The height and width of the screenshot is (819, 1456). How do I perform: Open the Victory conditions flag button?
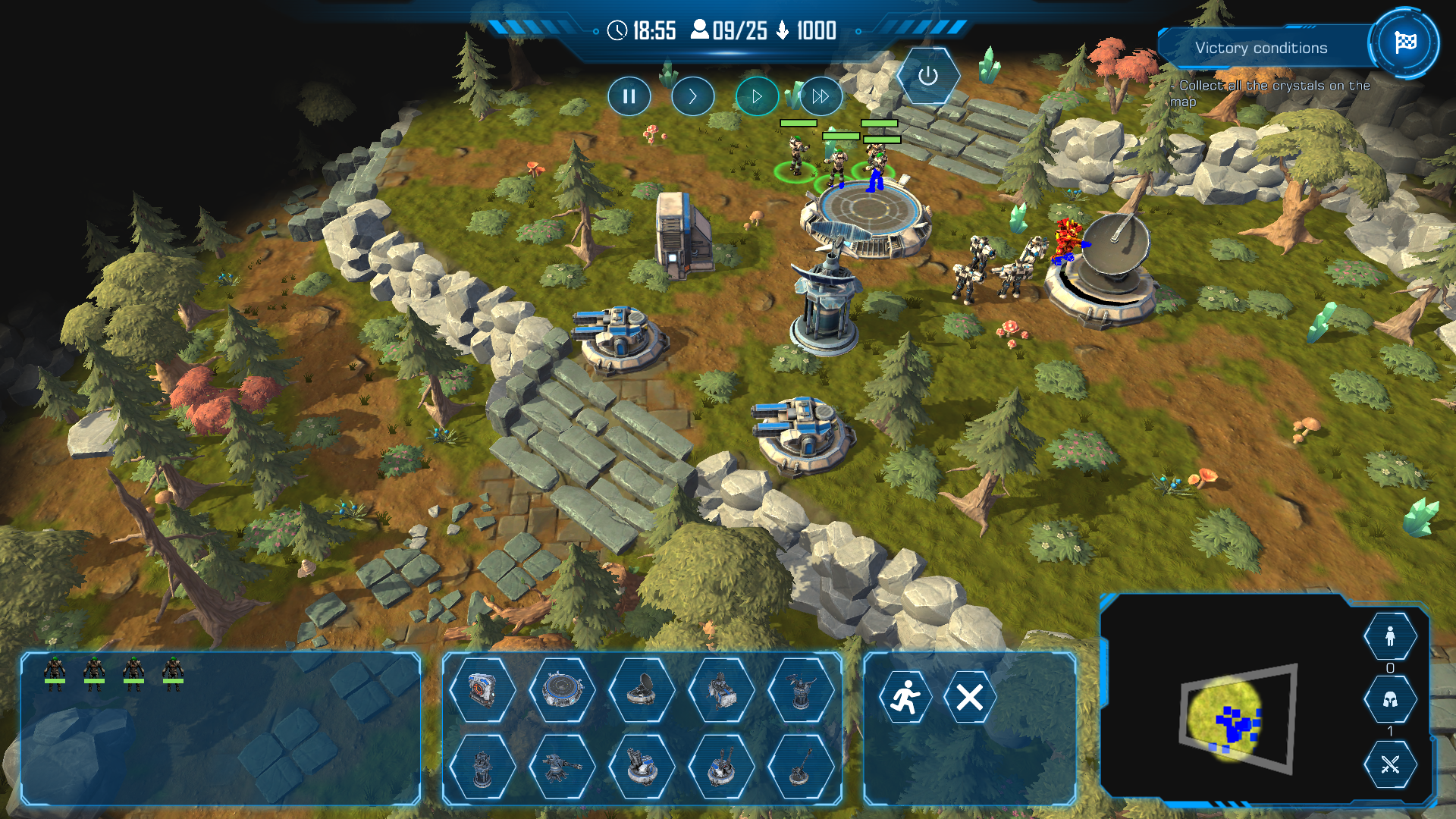coord(1404,42)
